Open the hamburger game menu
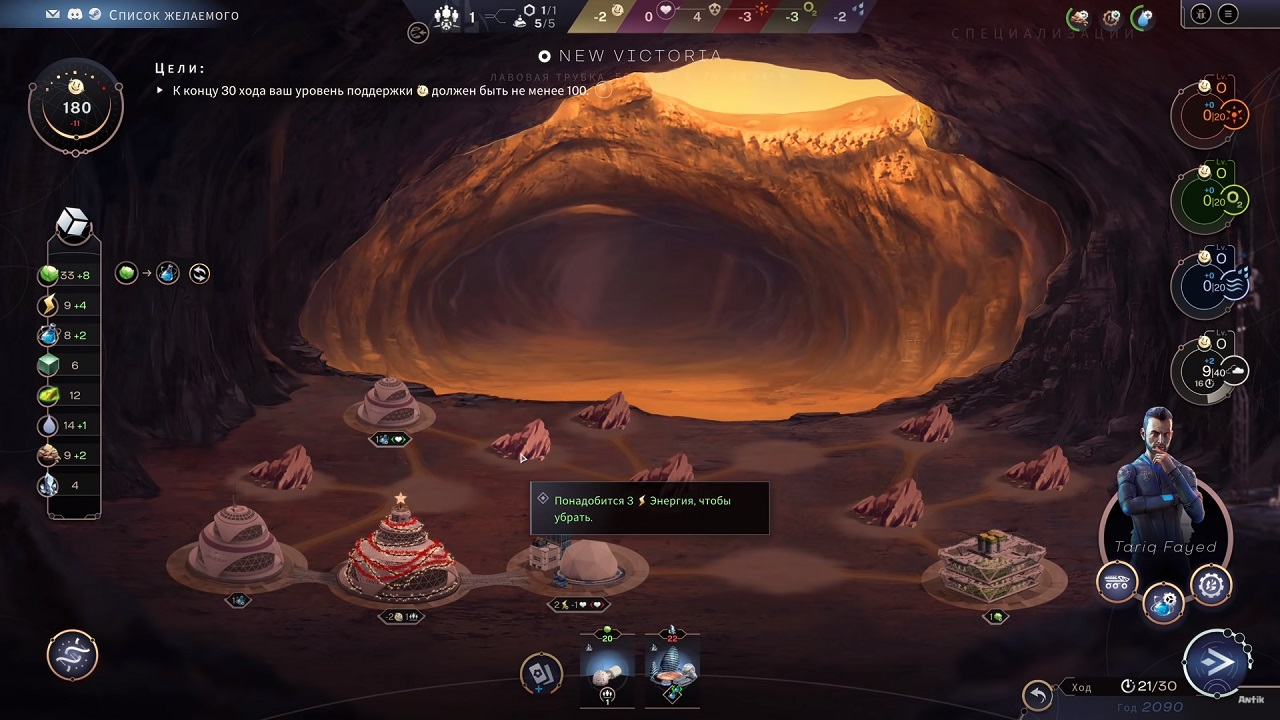Image resolution: width=1280 pixels, height=720 pixels. pos(1228,14)
